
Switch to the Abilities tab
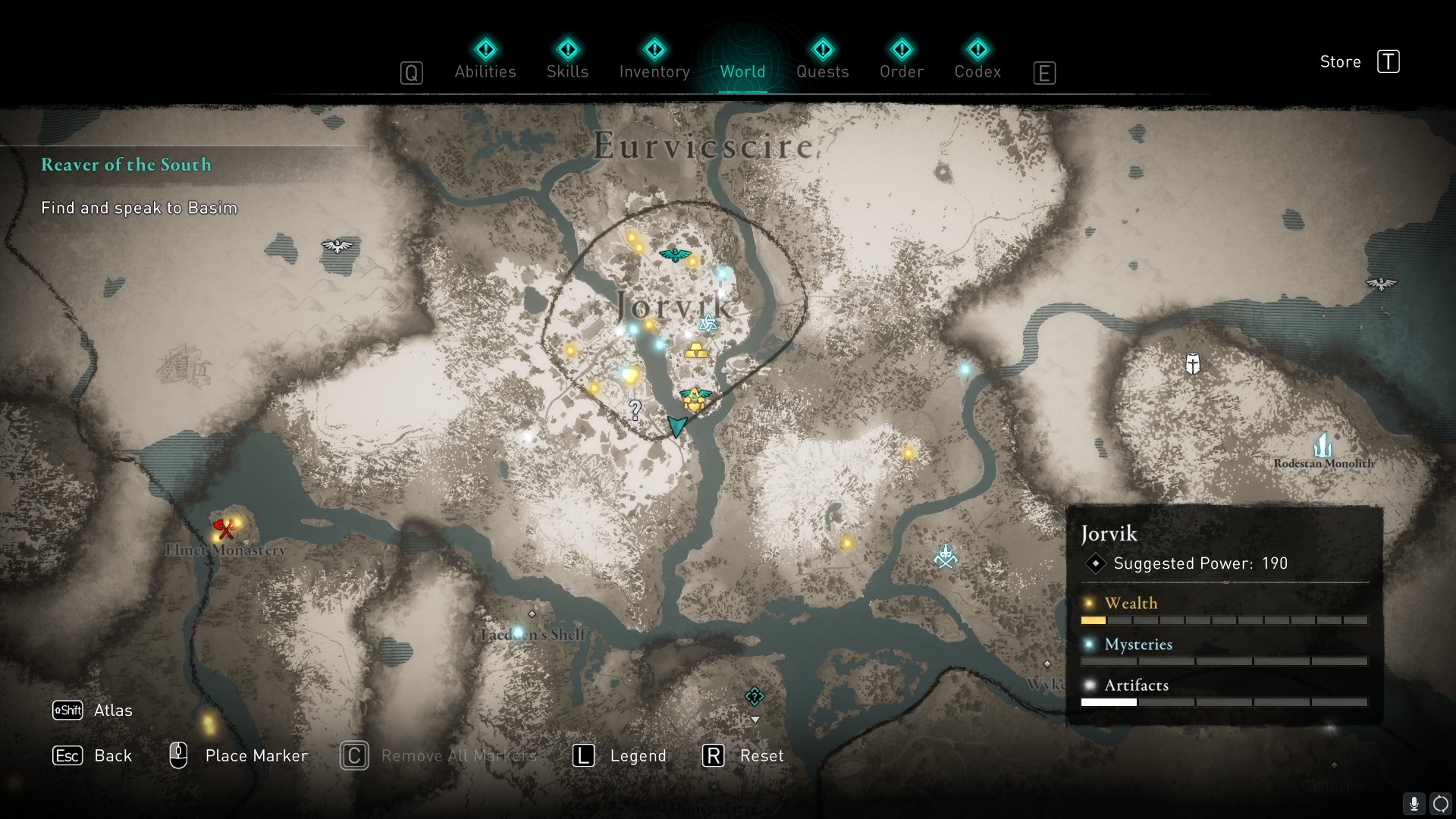[x=485, y=61]
